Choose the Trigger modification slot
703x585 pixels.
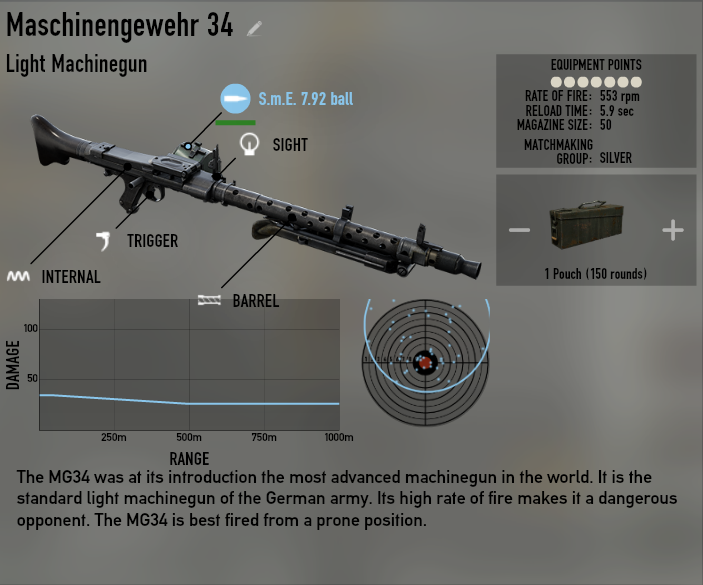[103, 240]
